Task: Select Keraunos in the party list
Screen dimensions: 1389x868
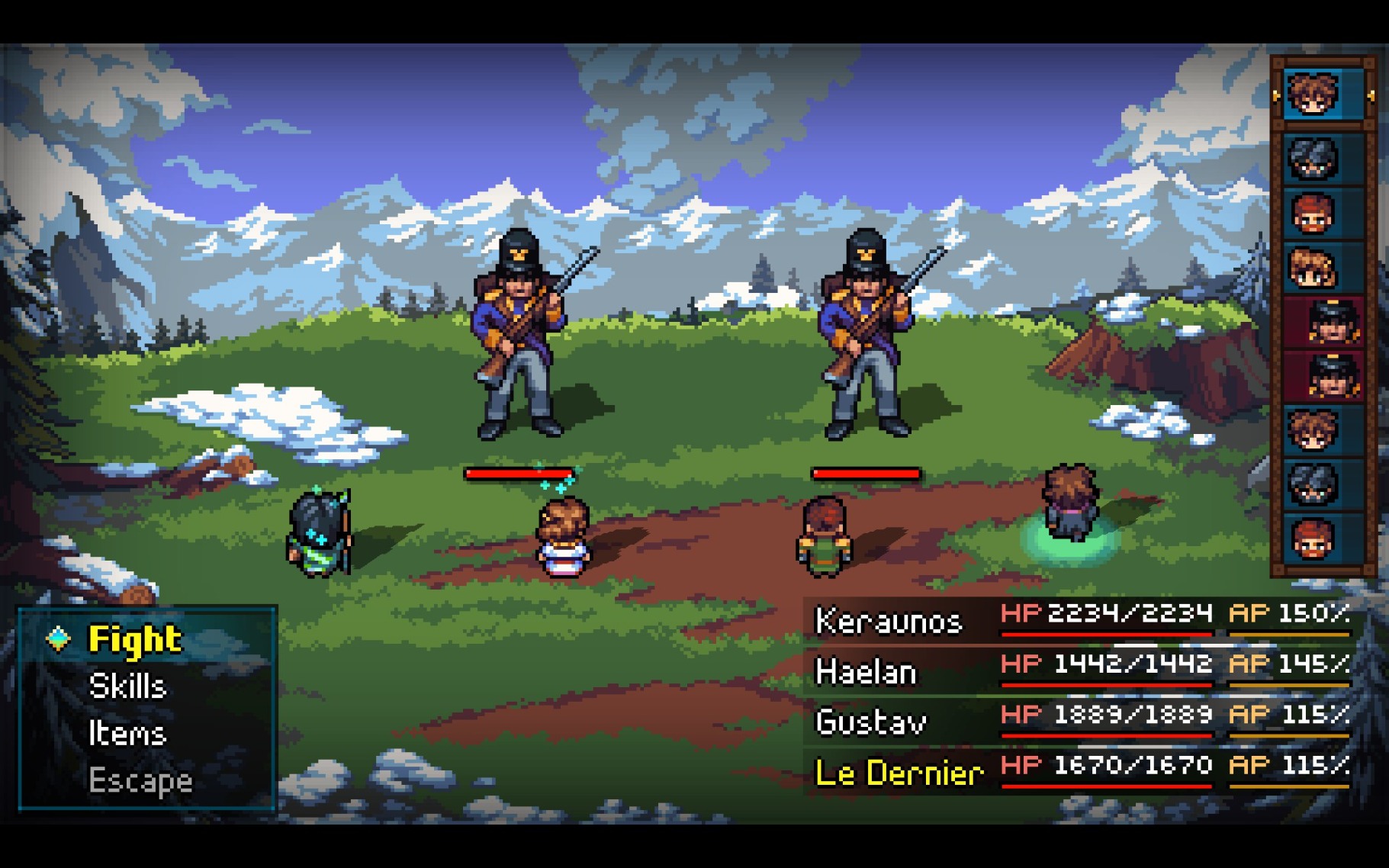Action: (x=888, y=621)
